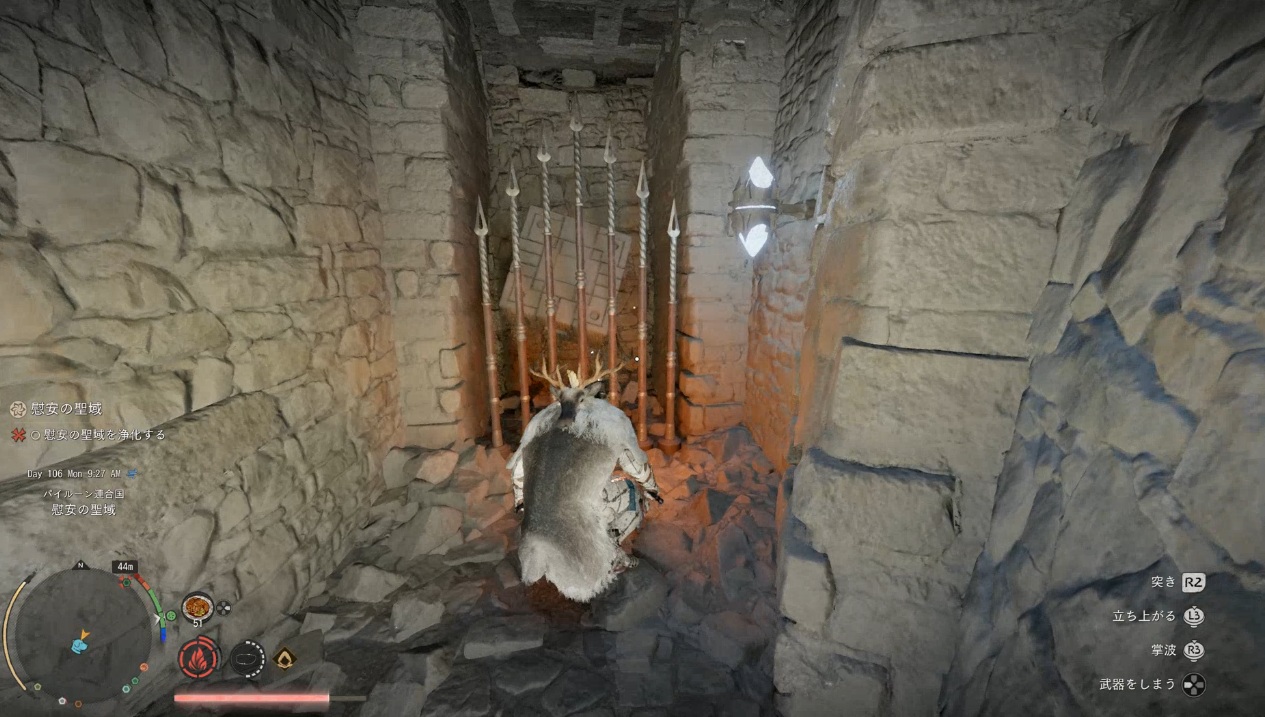
Task: Activate the red flame skill icon
Action: click(x=197, y=658)
